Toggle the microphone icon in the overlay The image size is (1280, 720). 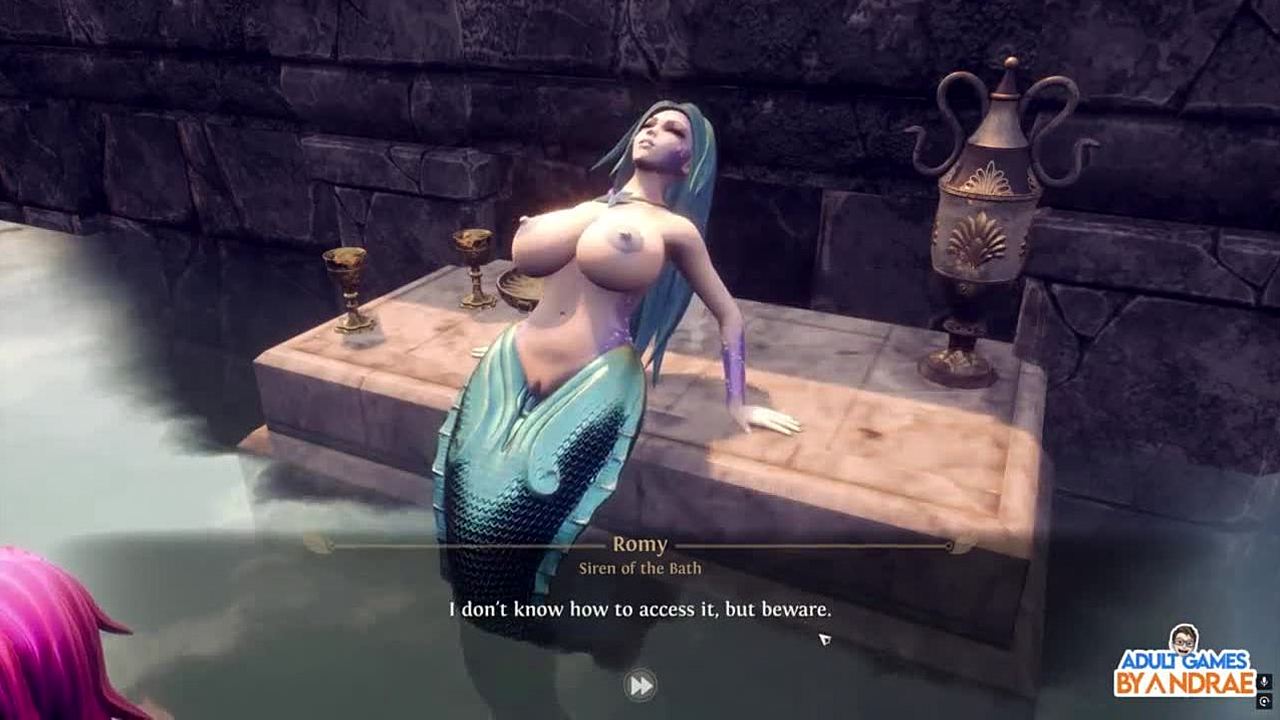coord(1264,681)
